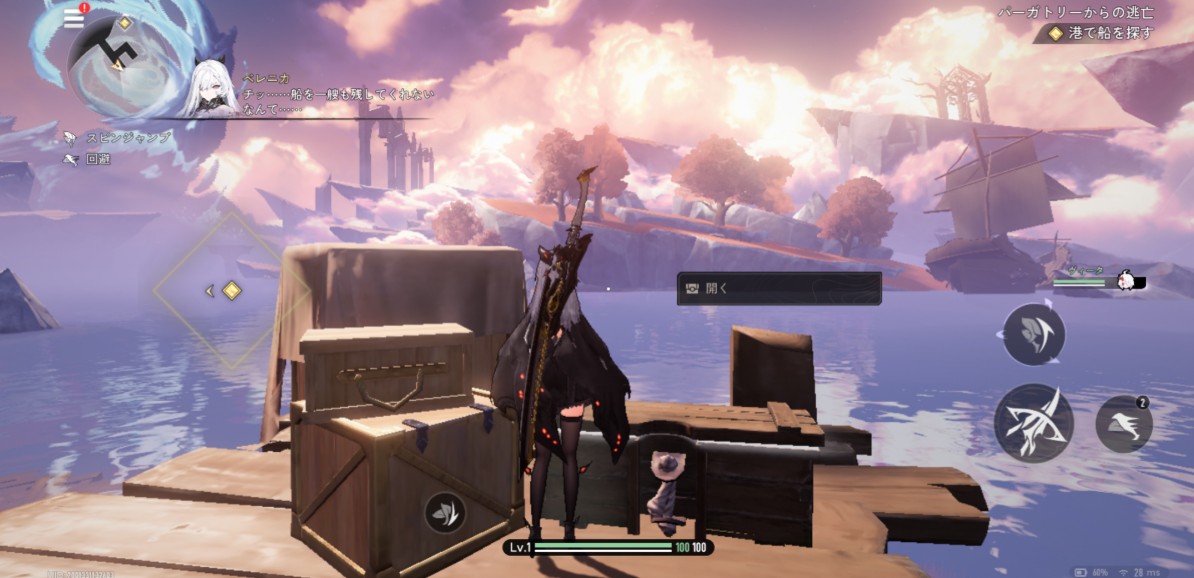Tap the small round leaf icon button
The width and height of the screenshot is (1194, 578).
(443, 512)
